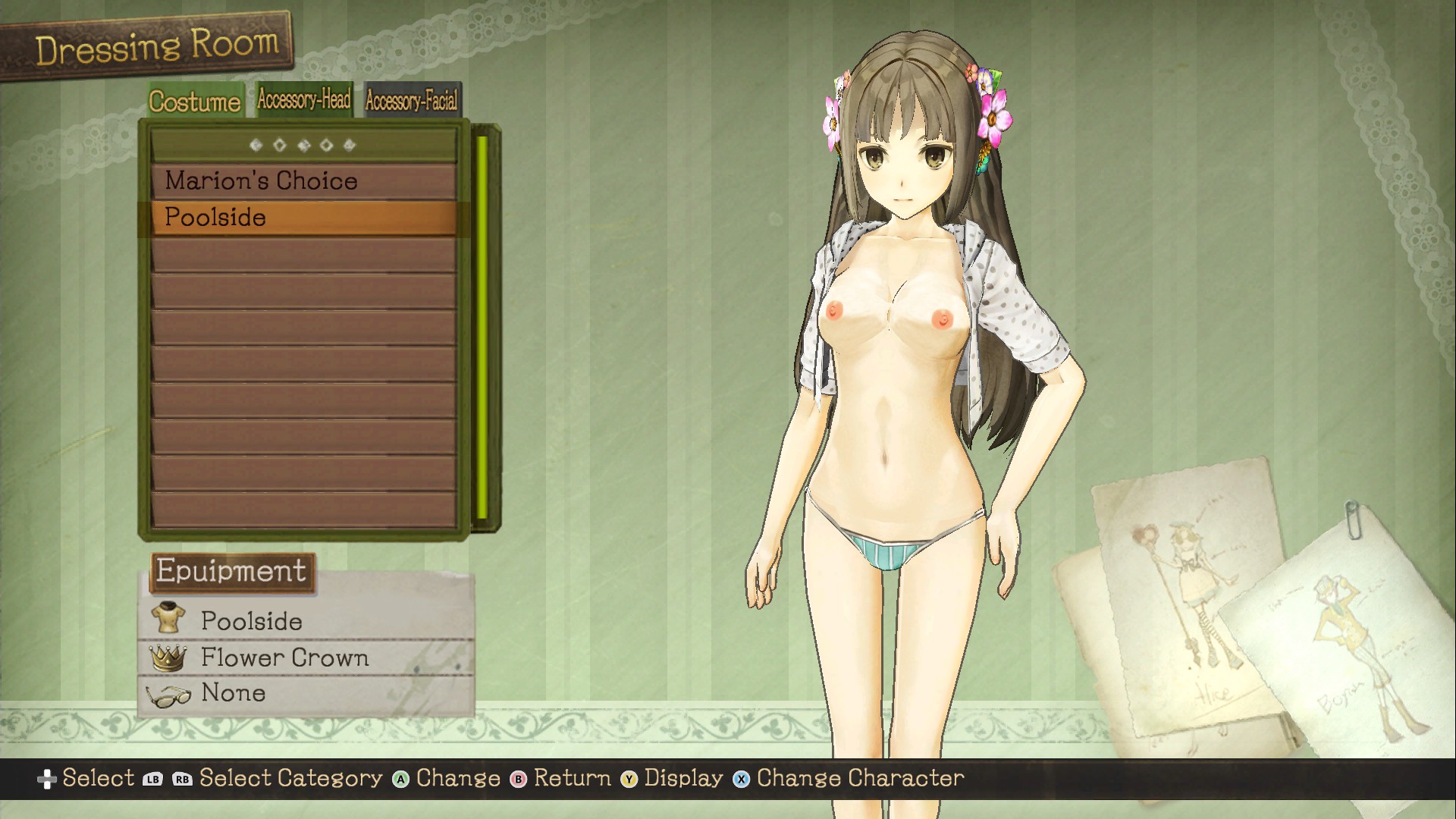Select the Accessory-Facial tab
1456x819 pixels.
click(412, 100)
